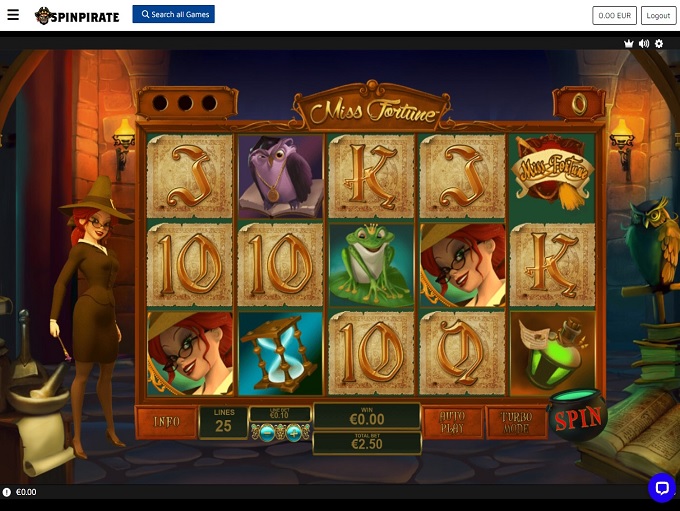Open the hamburger menu
This screenshot has height=511, width=680.
pos(13,16)
